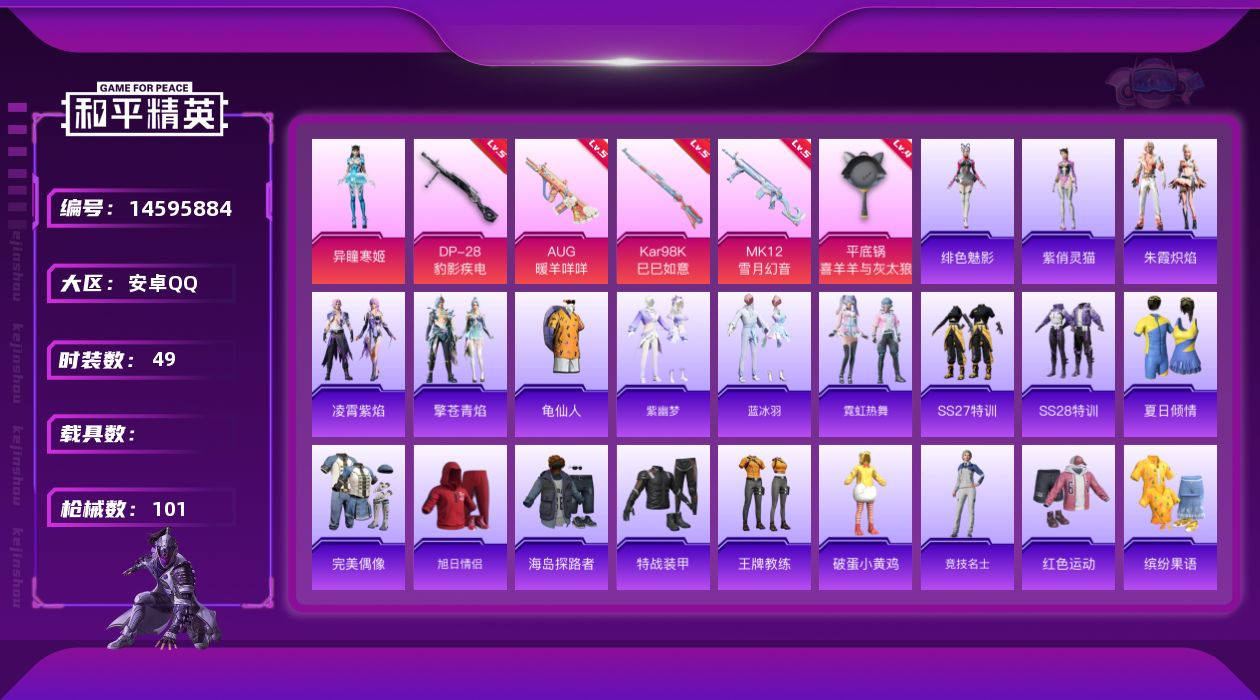This screenshot has height=700, width=1260.
Task: Choose the DP-28 豹影疾电 weapon skin
Action: (460, 211)
